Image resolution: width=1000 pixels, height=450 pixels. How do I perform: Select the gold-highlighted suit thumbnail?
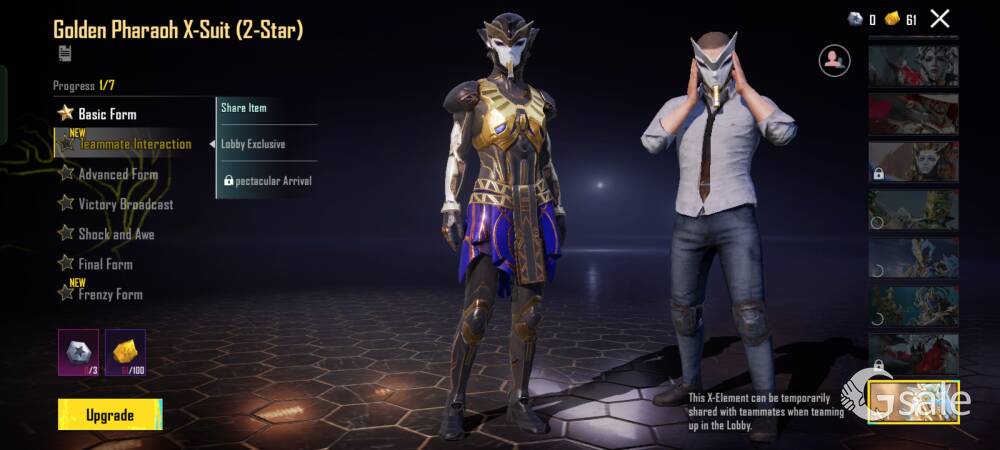pyautogui.click(x=913, y=401)
